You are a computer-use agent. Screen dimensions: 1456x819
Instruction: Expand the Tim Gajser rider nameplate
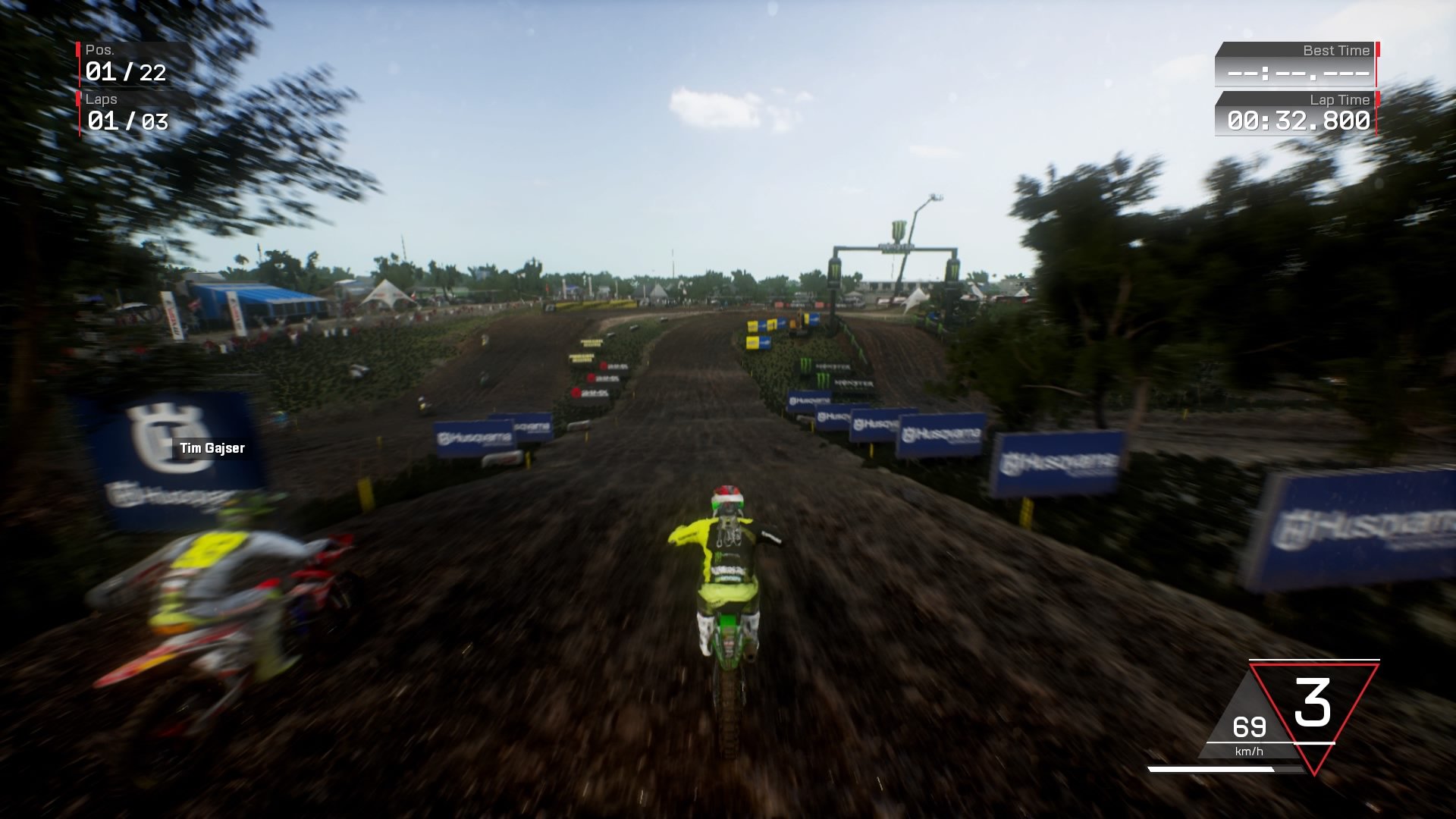(x=211, y=448)
